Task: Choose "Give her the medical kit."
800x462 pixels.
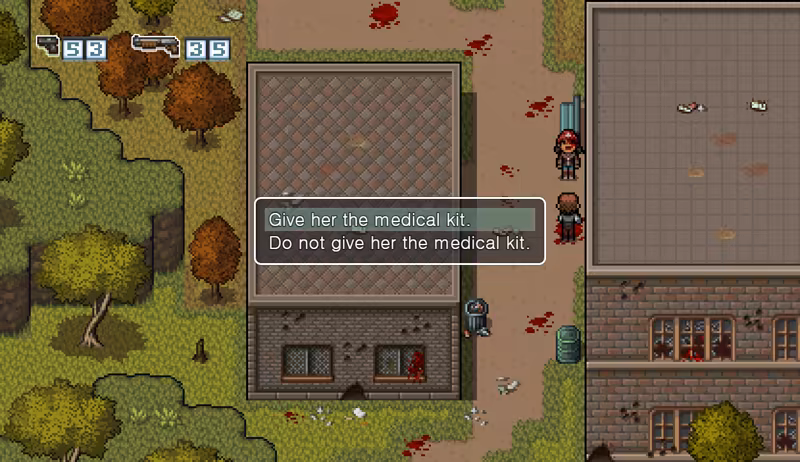Action: pyautogui.click(x=368, y=219)
